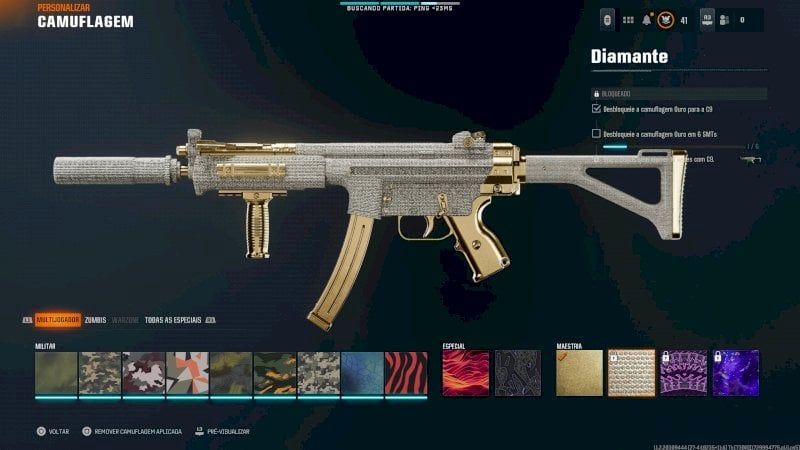Select the first green military camo swatch

(56, 372)
